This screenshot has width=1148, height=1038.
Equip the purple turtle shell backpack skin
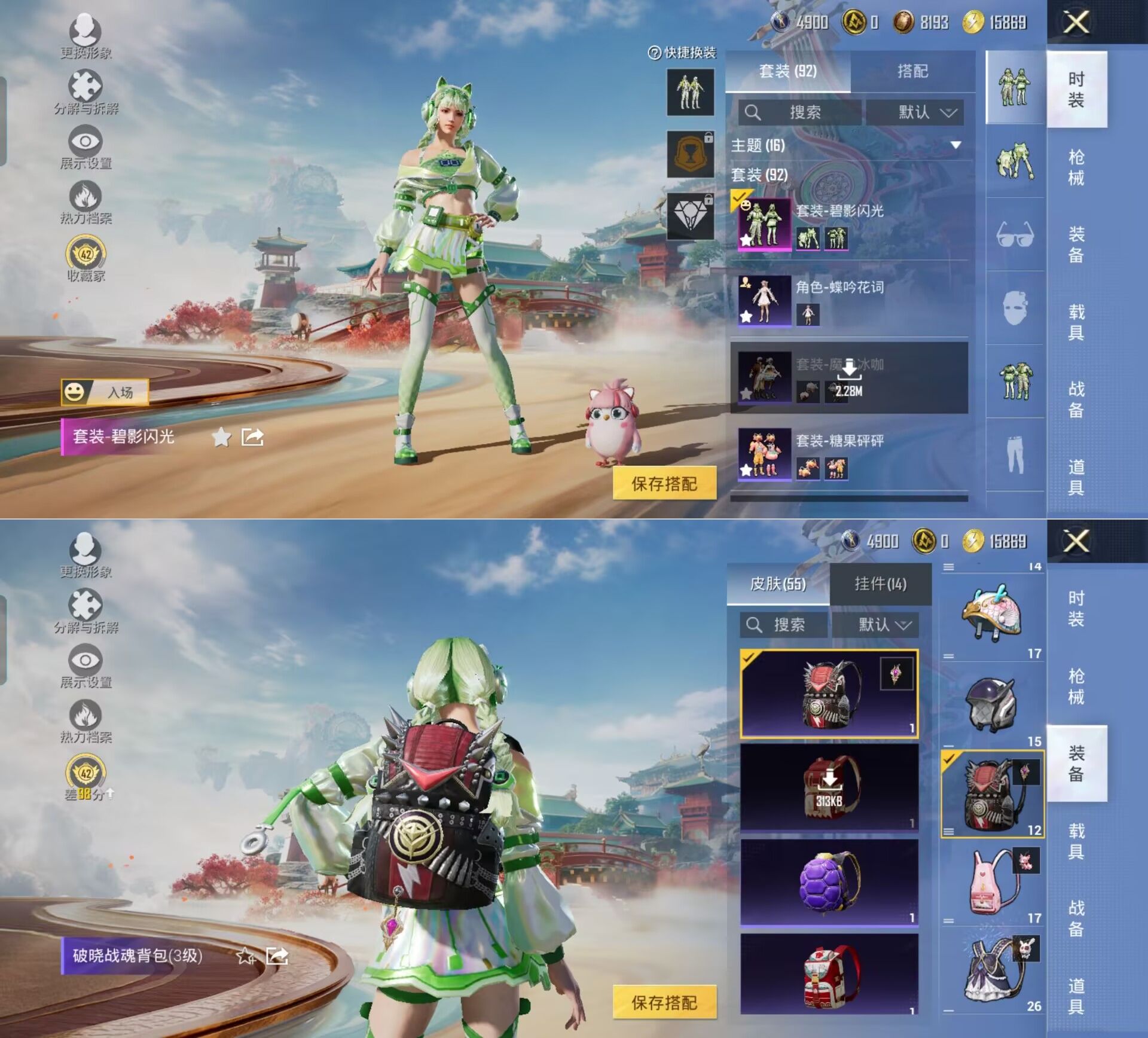(x=829, y=883)
